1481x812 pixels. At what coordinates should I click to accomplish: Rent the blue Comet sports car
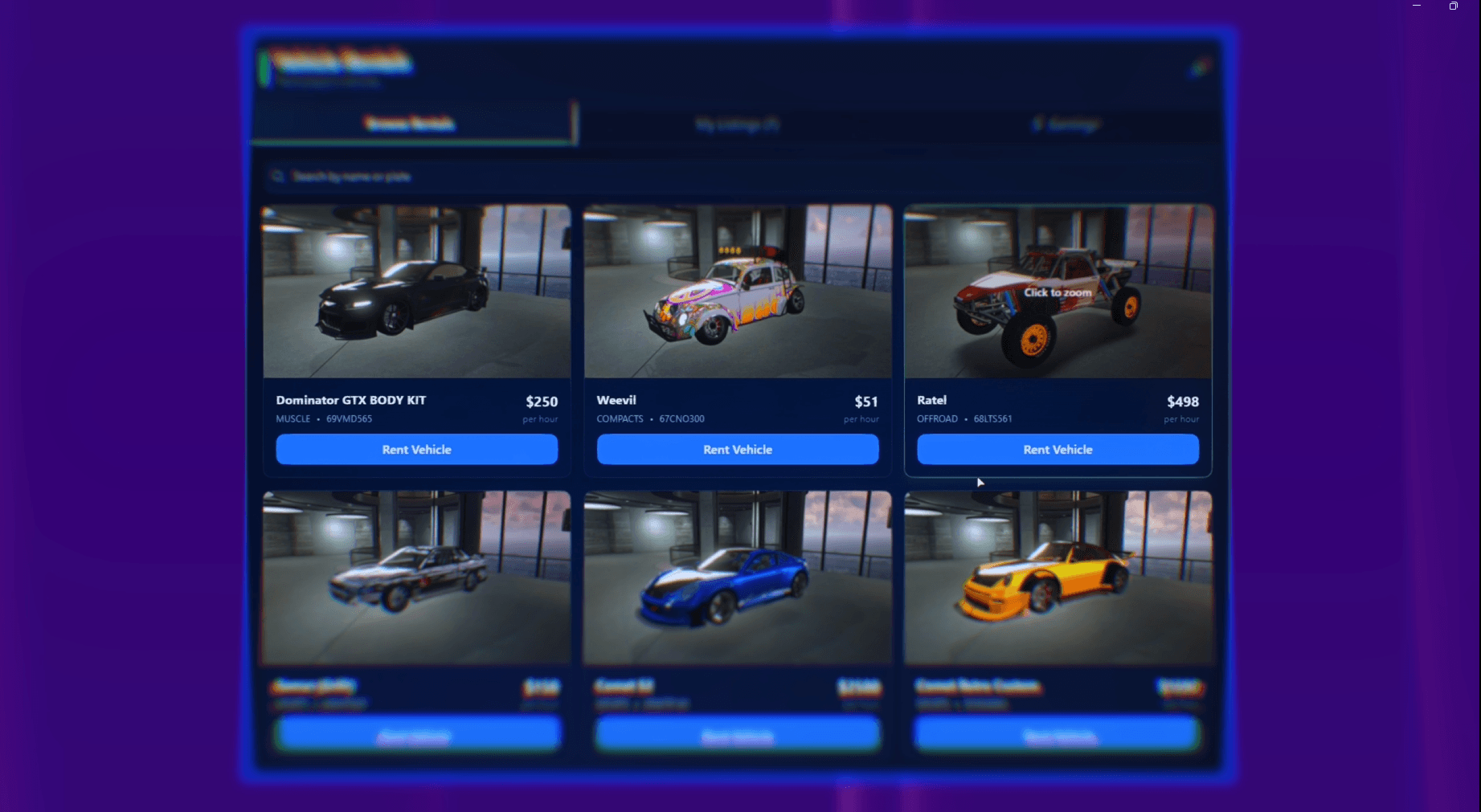737,735
